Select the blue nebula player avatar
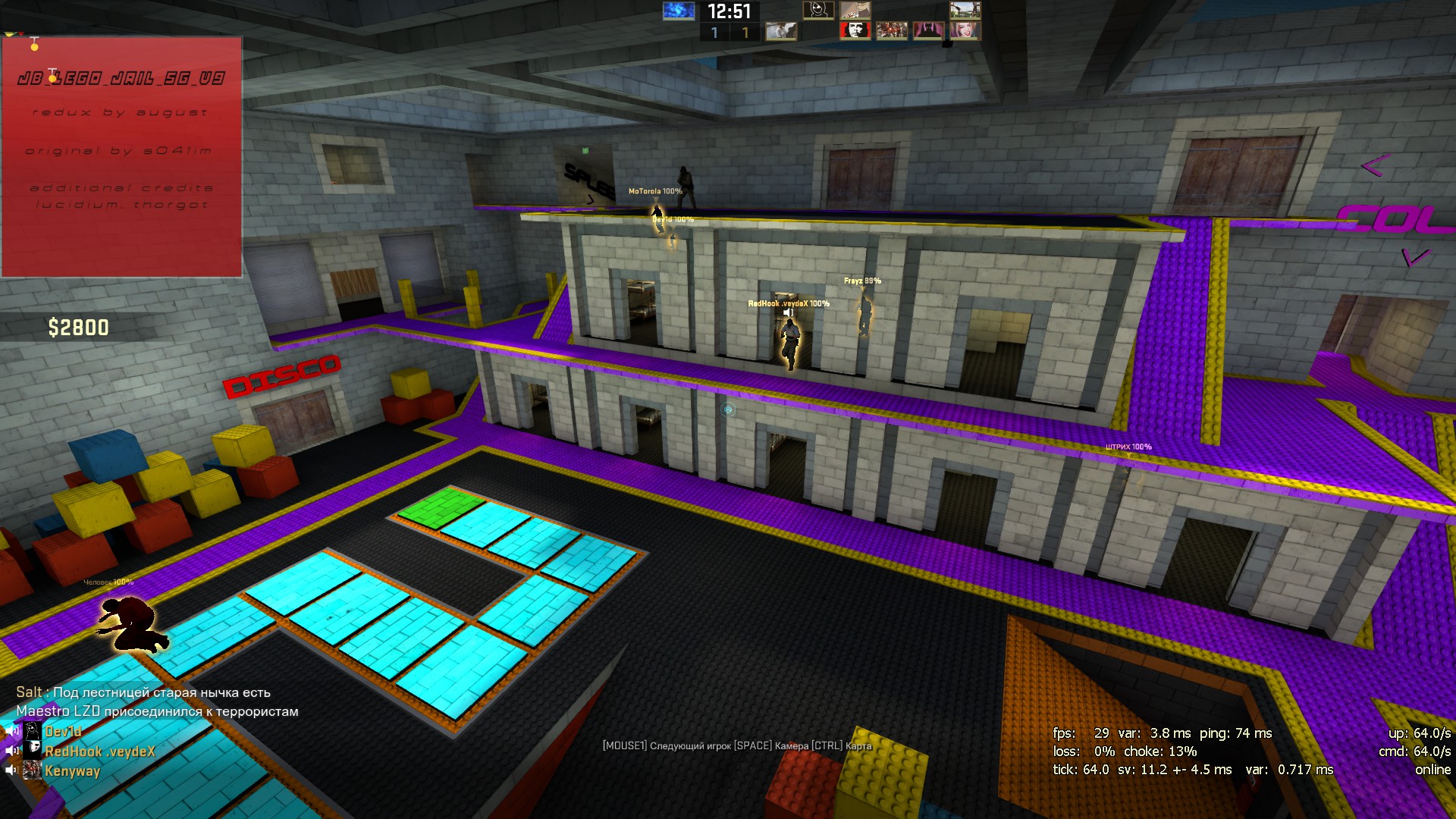1456x819 pixels. coord(678,11)
